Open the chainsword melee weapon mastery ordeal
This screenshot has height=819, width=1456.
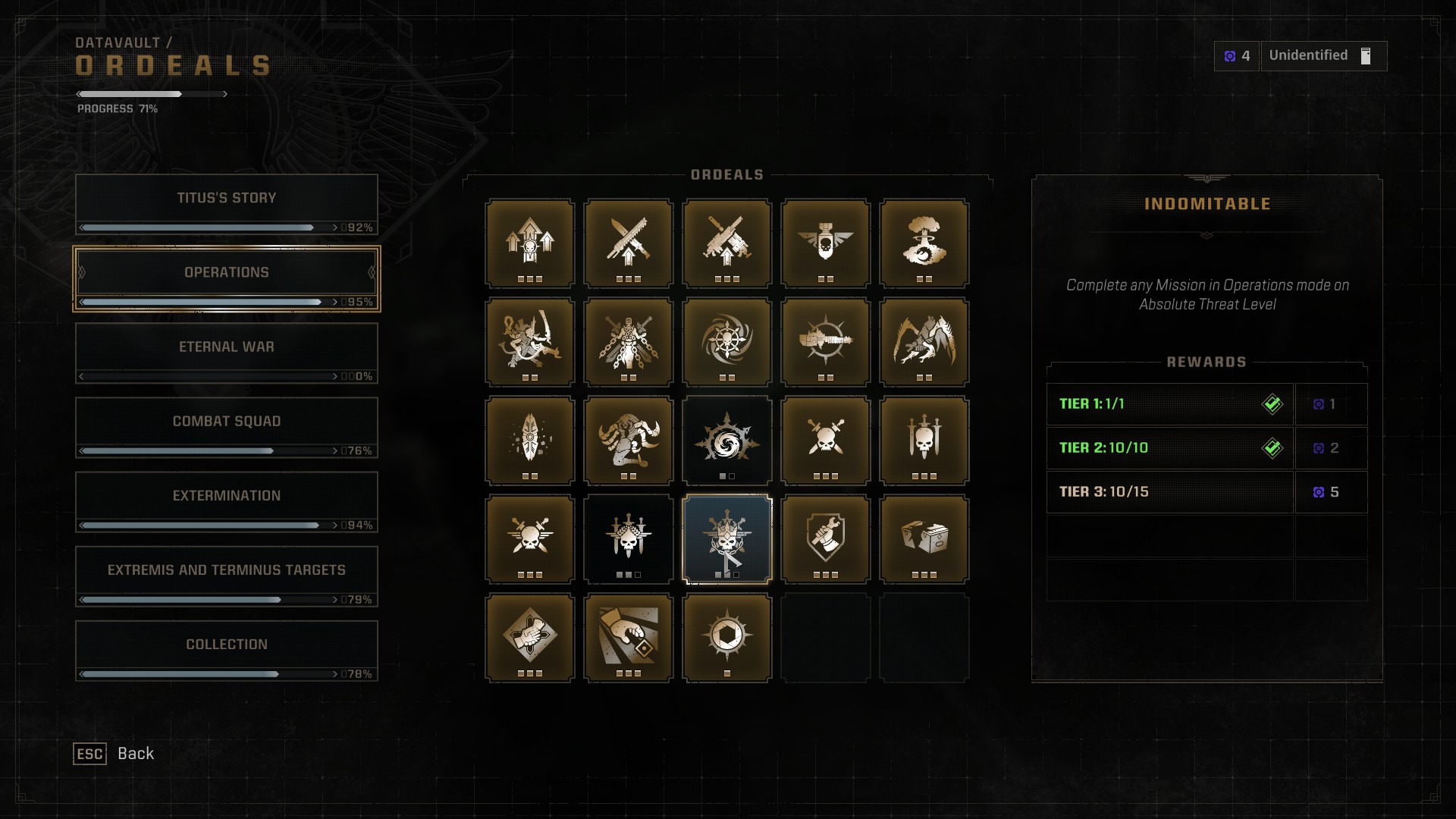628,243
